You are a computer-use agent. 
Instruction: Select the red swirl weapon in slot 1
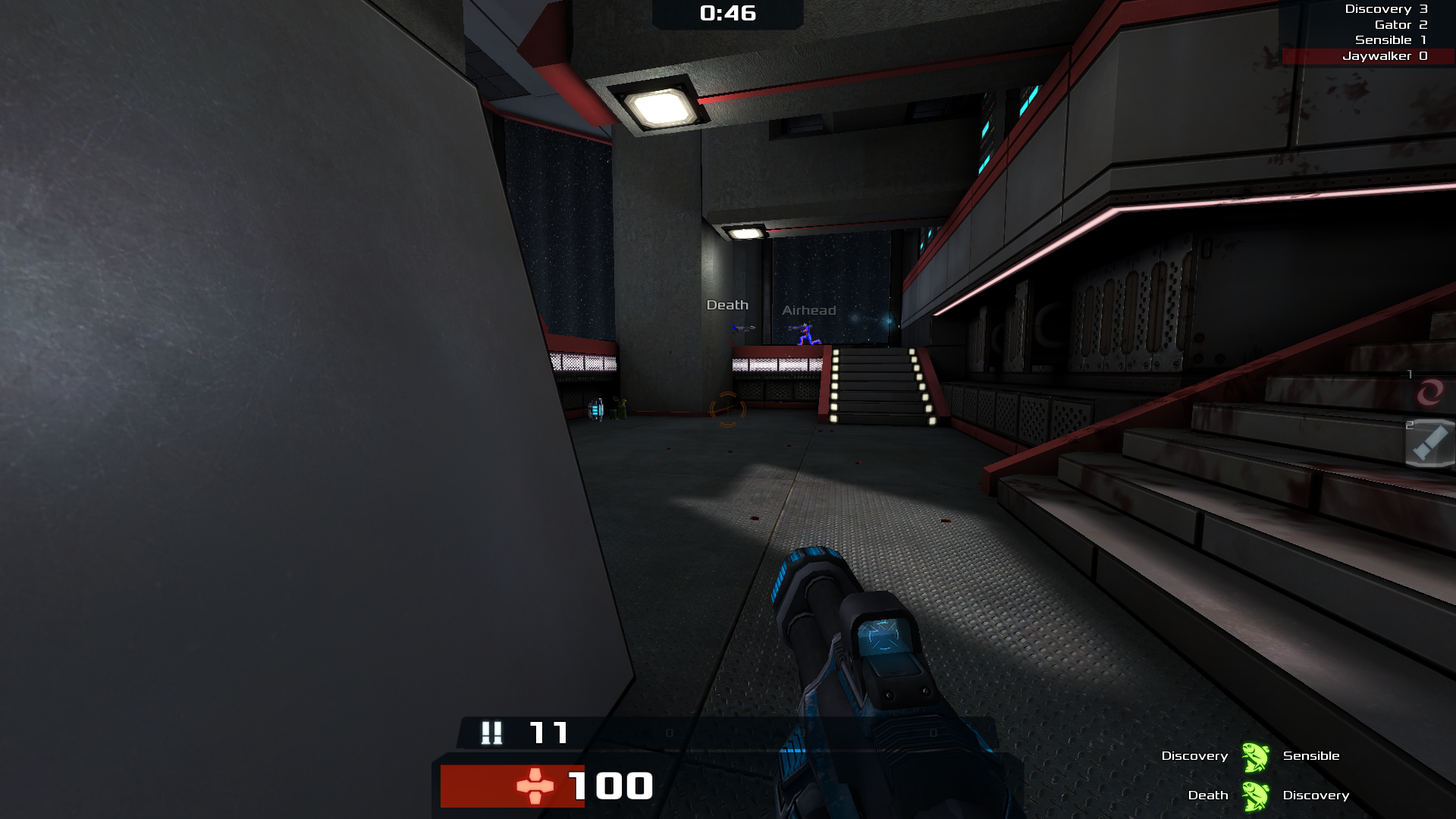1429,392
